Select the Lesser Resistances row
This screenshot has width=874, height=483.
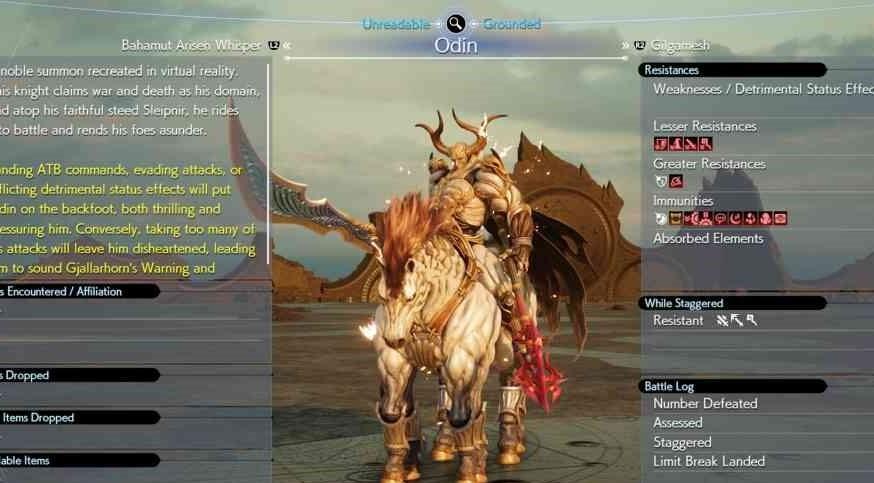(x=704, y=126)
